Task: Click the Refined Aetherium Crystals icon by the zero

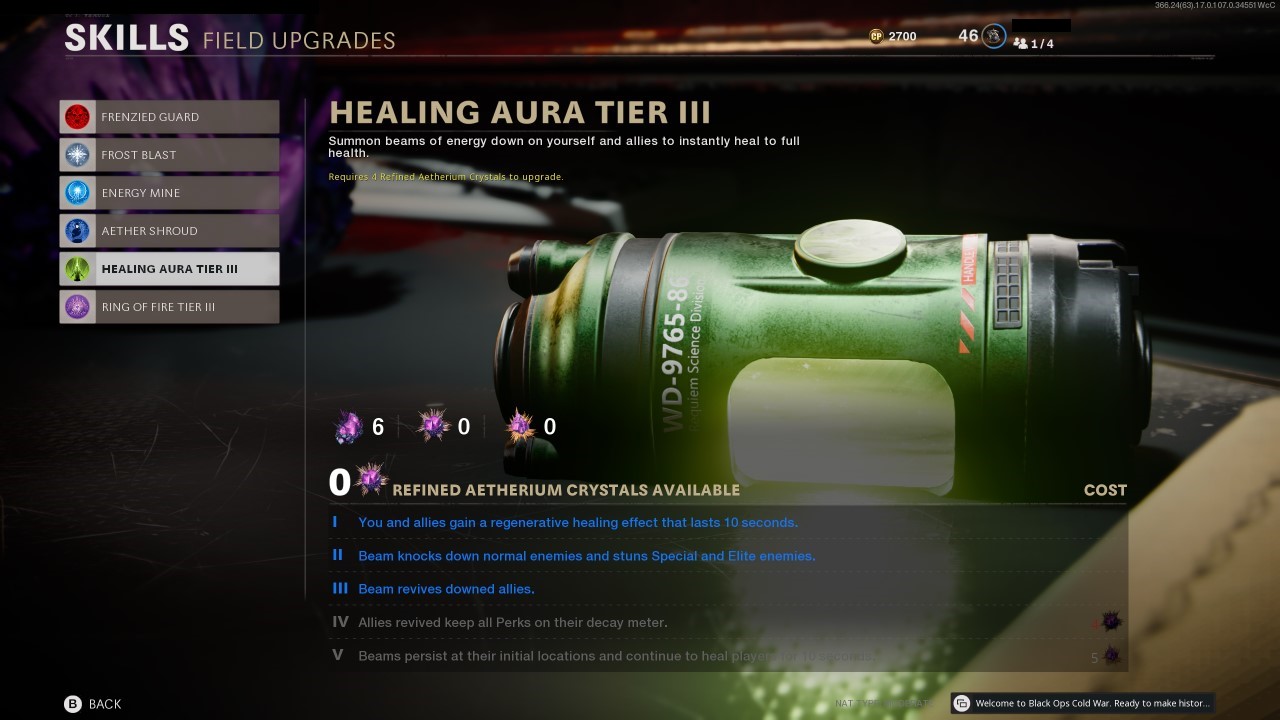Action: [372, 480]
